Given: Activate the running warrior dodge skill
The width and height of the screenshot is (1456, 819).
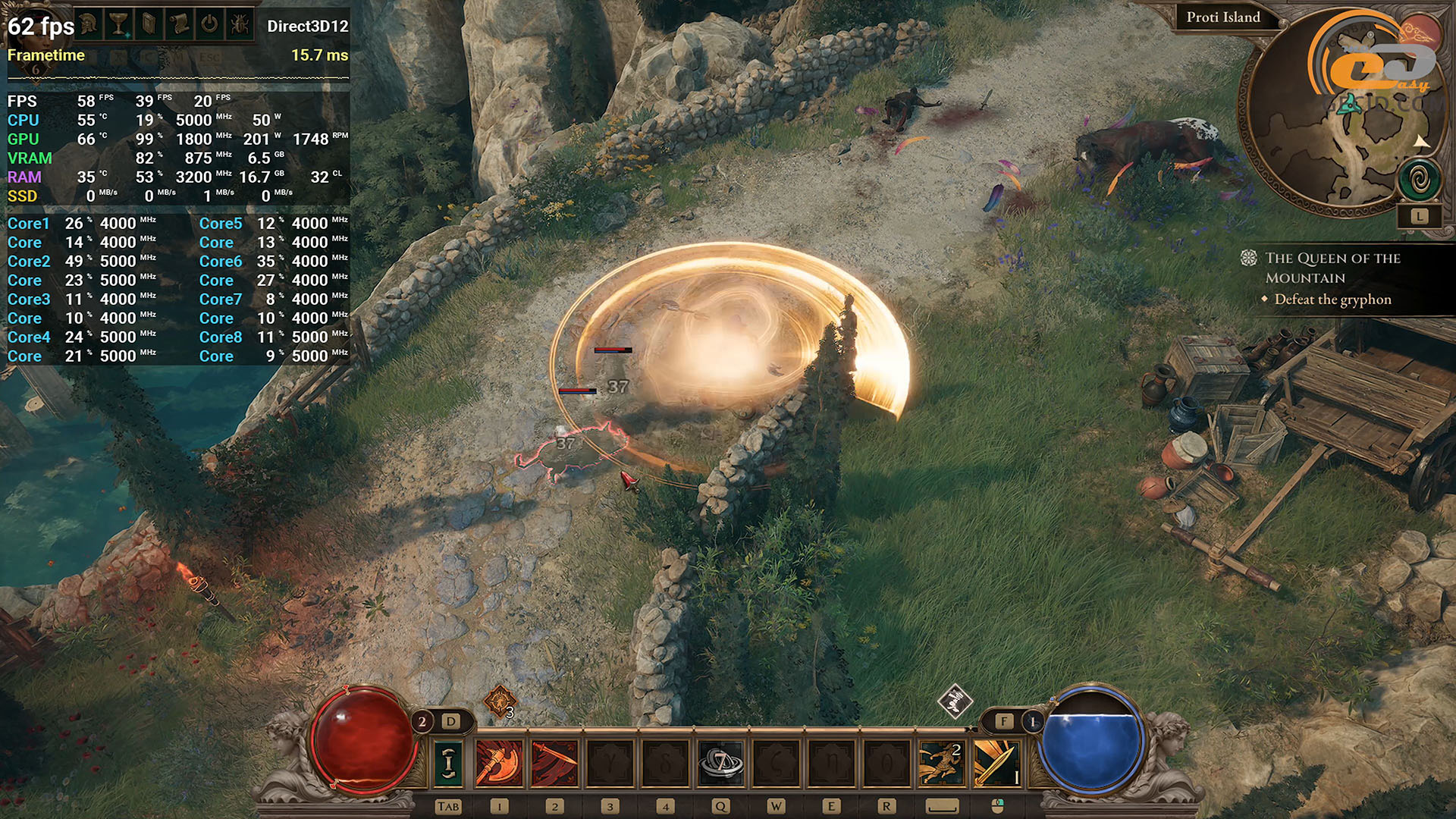Looking at the screenshot, I should pyautogui.click(x=941, y=763).
